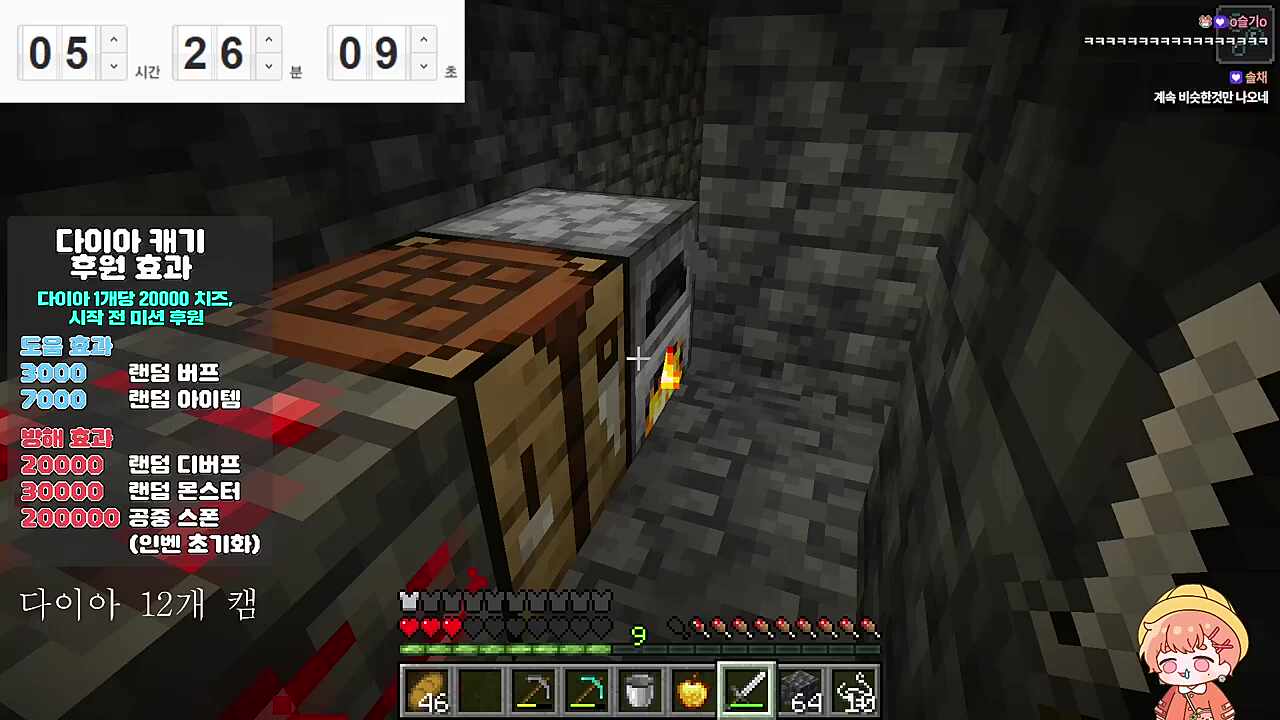The height and width of the screenshot is (720, 1280).
Task: Select the string hotbar slot
Action: pos(854,690)
